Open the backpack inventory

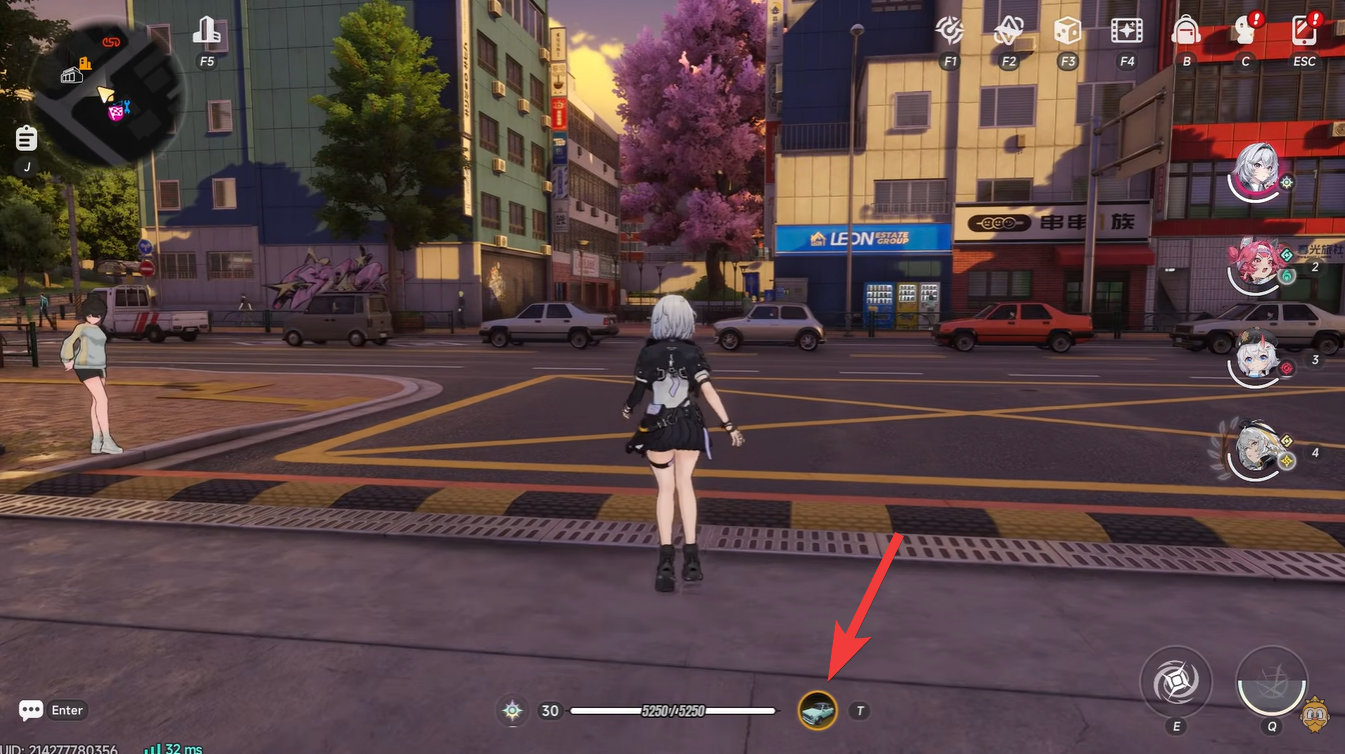pos(1186,30)
